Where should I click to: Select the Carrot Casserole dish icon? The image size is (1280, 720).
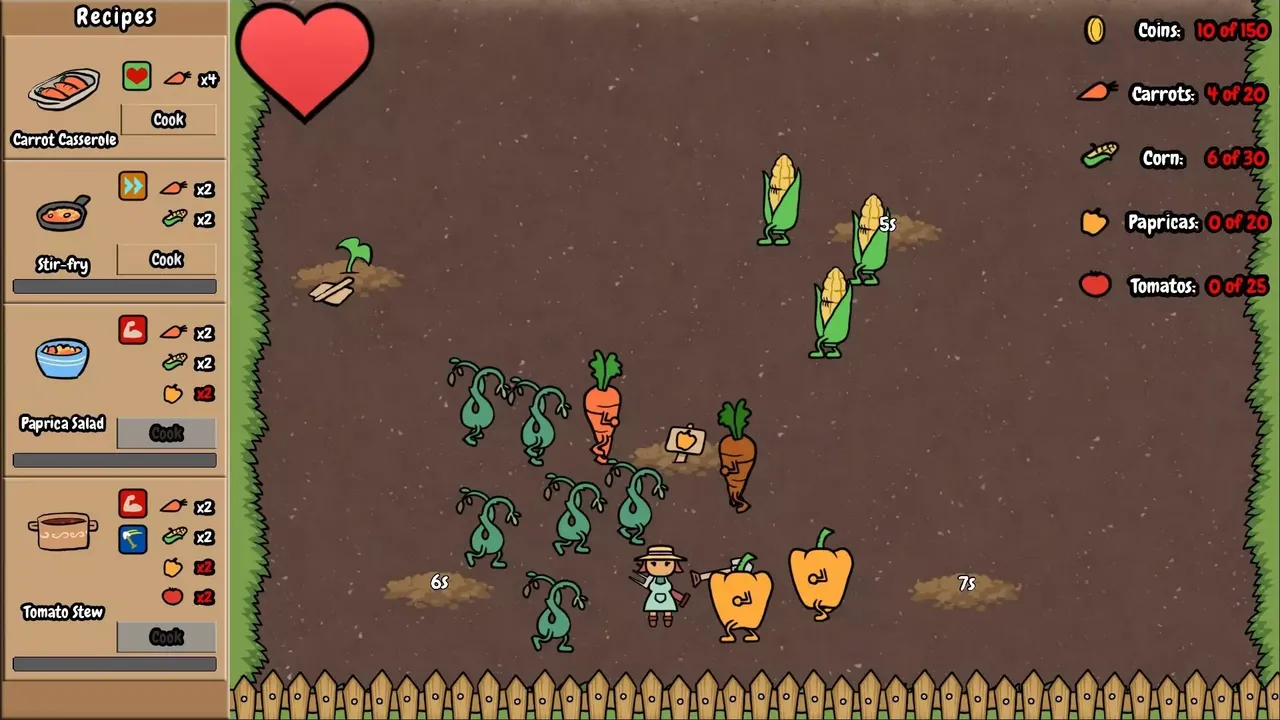(x=64, y=90)
